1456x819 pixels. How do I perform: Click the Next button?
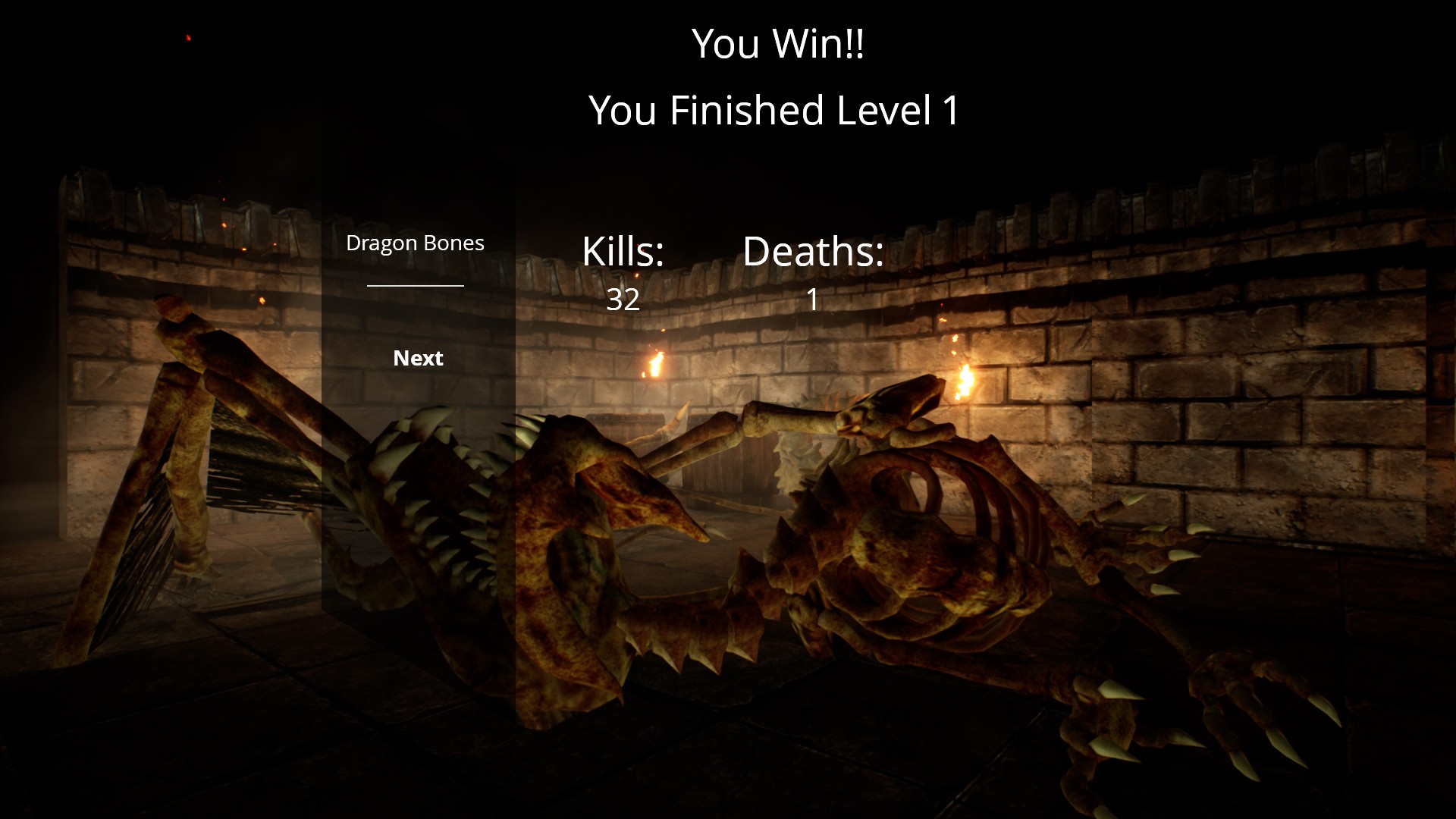pyautogui.click(x=418, y=357)
